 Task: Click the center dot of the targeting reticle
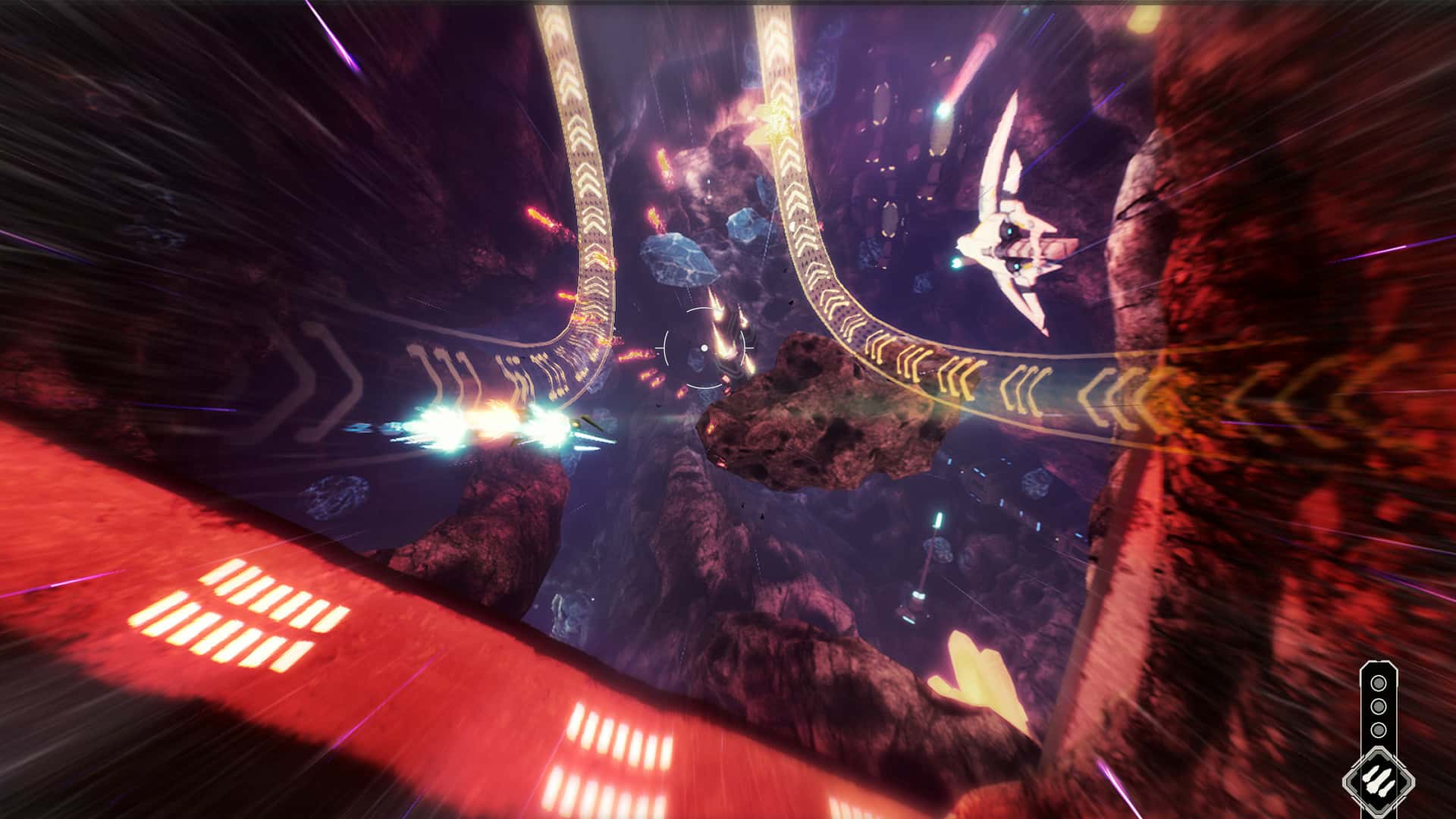(x=704, y=348)
